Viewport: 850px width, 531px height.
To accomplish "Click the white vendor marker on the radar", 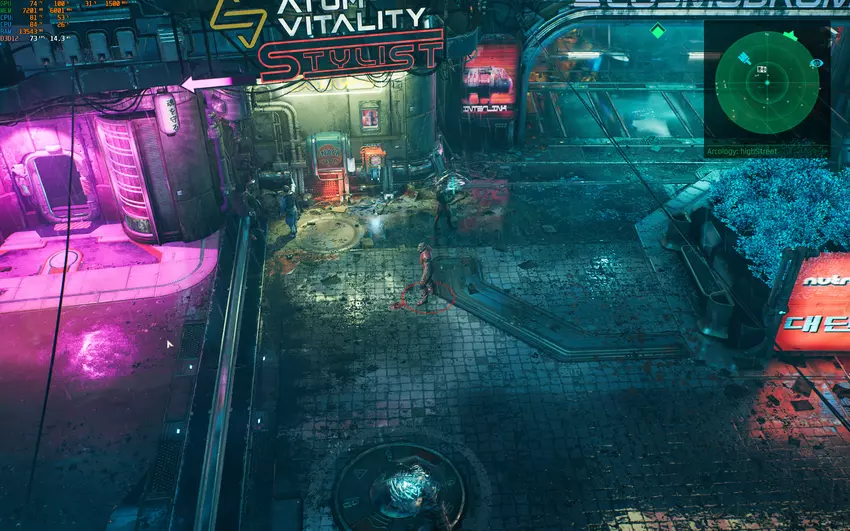I will 763,68.
